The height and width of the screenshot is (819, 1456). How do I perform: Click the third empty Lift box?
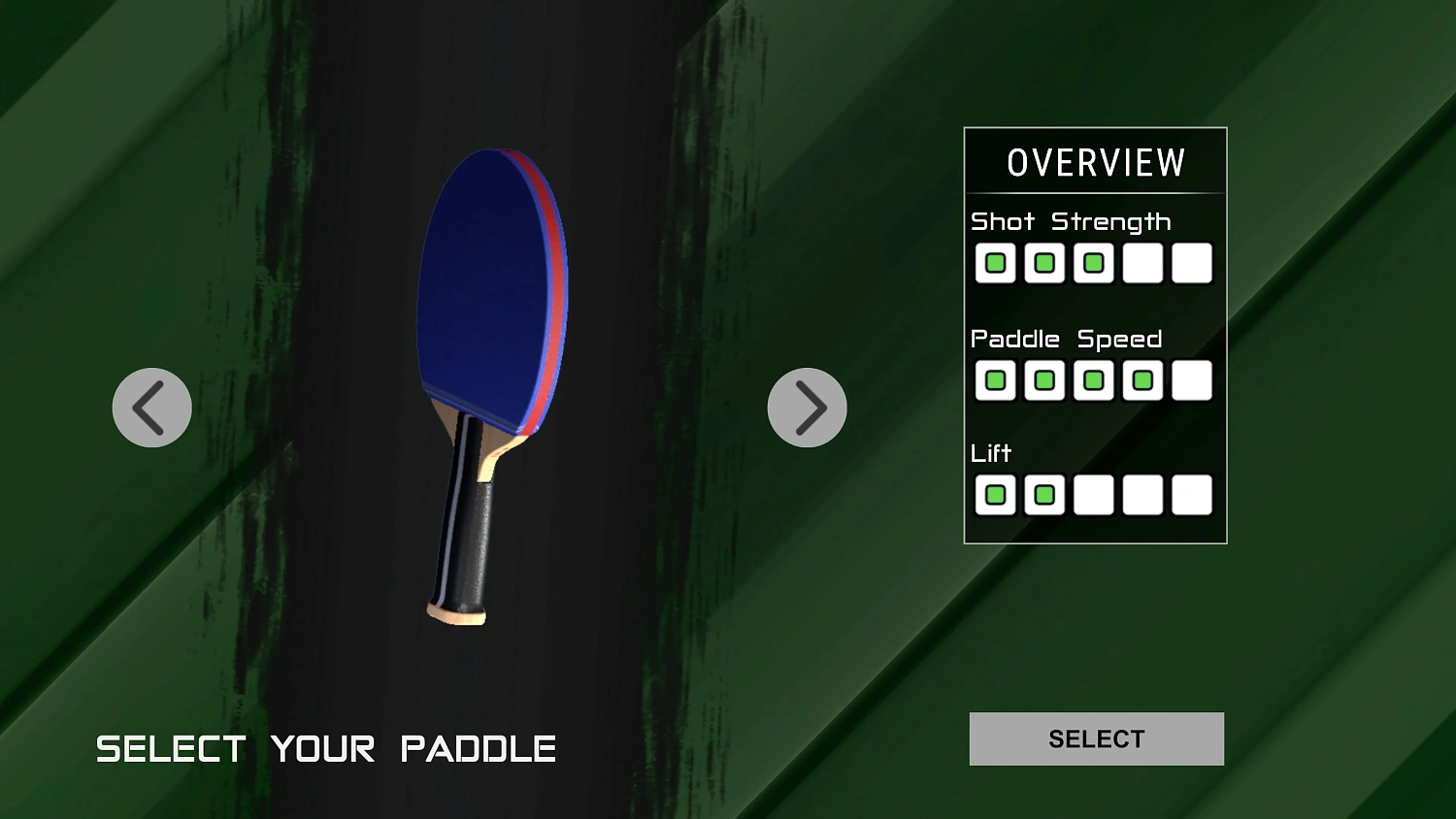pyautogui.click(x=1094, y=495)
